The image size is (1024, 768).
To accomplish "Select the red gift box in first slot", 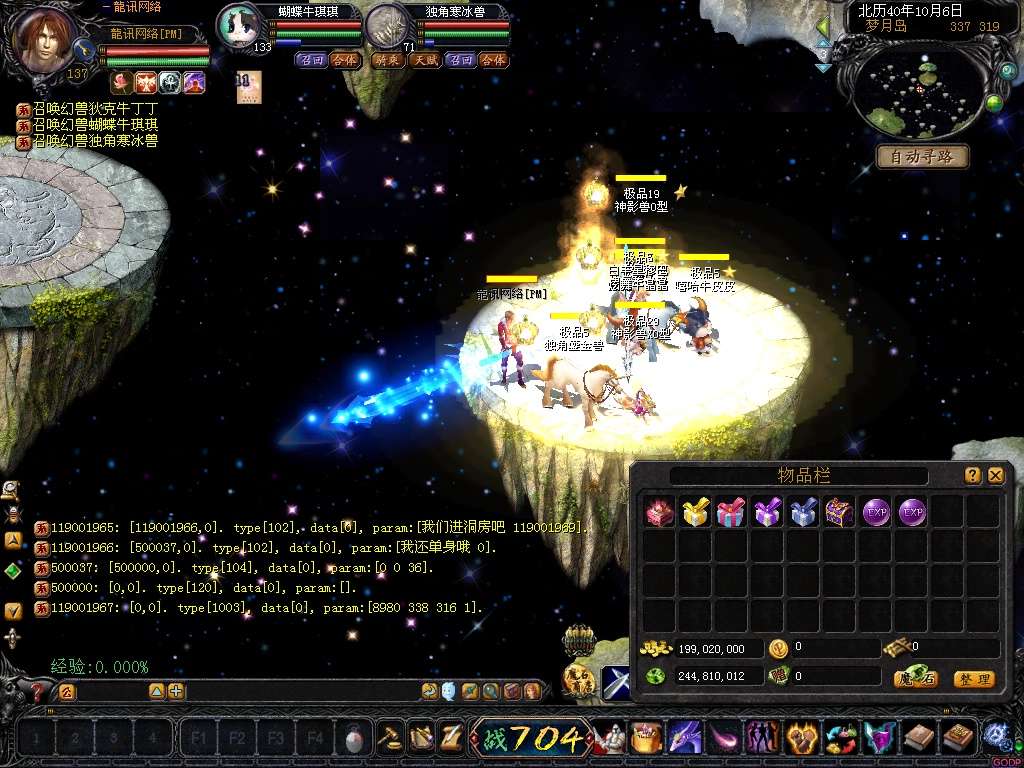I will [659, 513].
